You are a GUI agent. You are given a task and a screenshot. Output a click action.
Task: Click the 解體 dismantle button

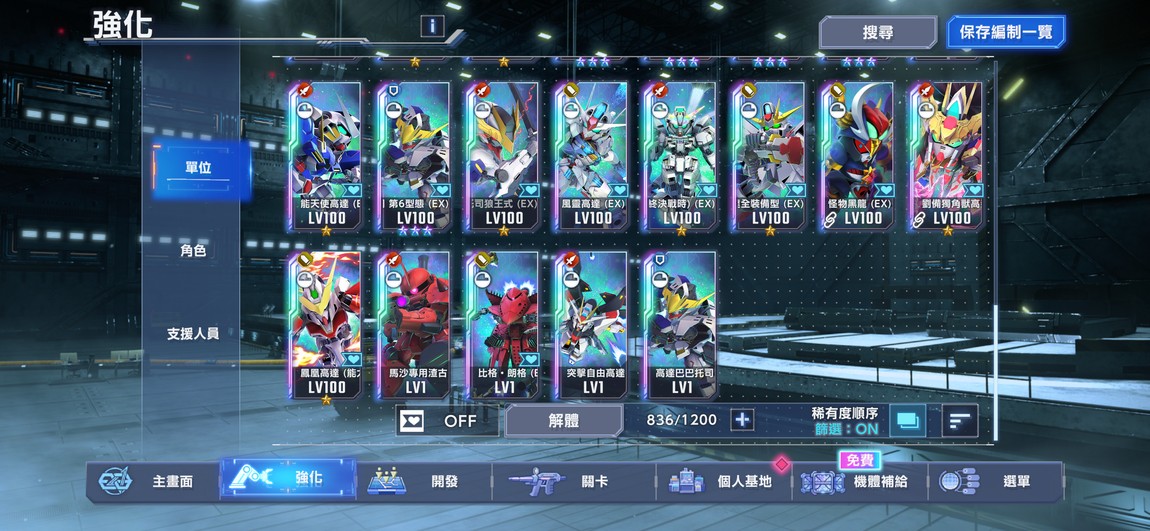pos(563,421)
